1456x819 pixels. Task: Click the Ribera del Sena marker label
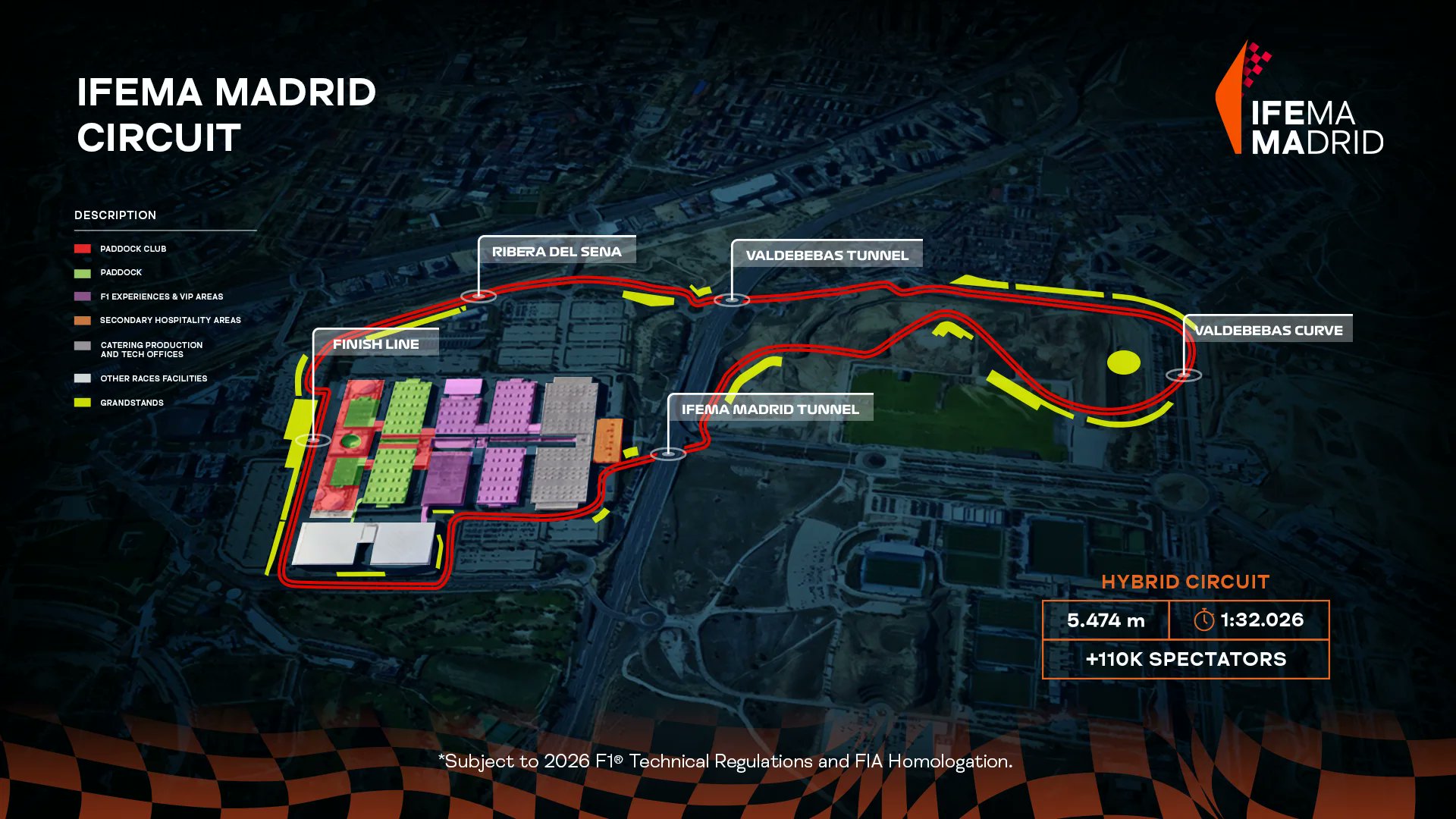[557, 251]
